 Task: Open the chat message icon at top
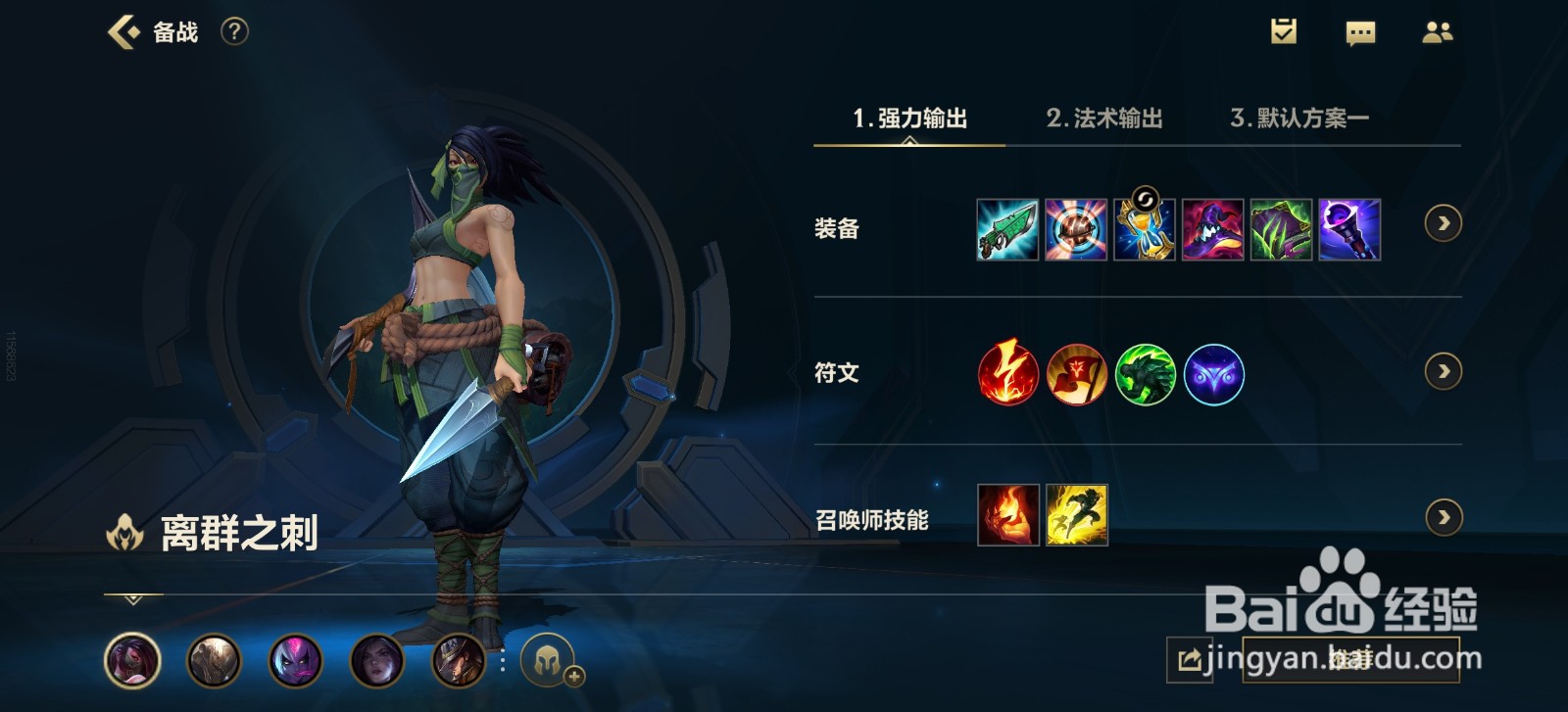[1358, 31]
